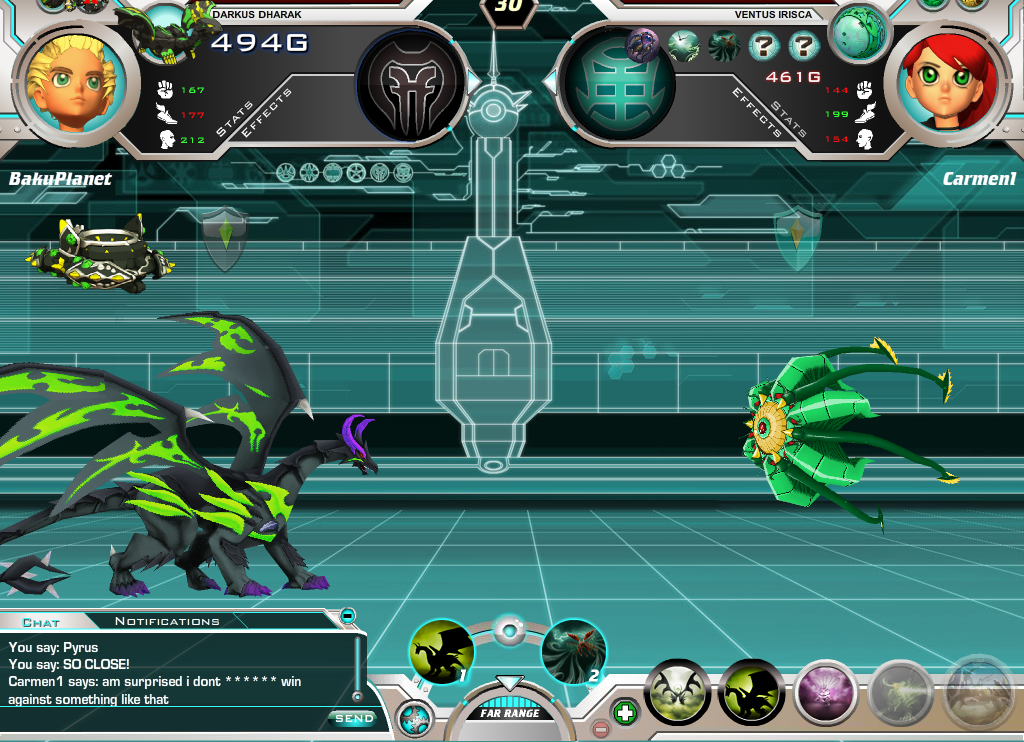The image size is (1024, 742).
Task: Click the spiked gear icon beside chat
Action: pyautogui.click(x=413, y=718)
